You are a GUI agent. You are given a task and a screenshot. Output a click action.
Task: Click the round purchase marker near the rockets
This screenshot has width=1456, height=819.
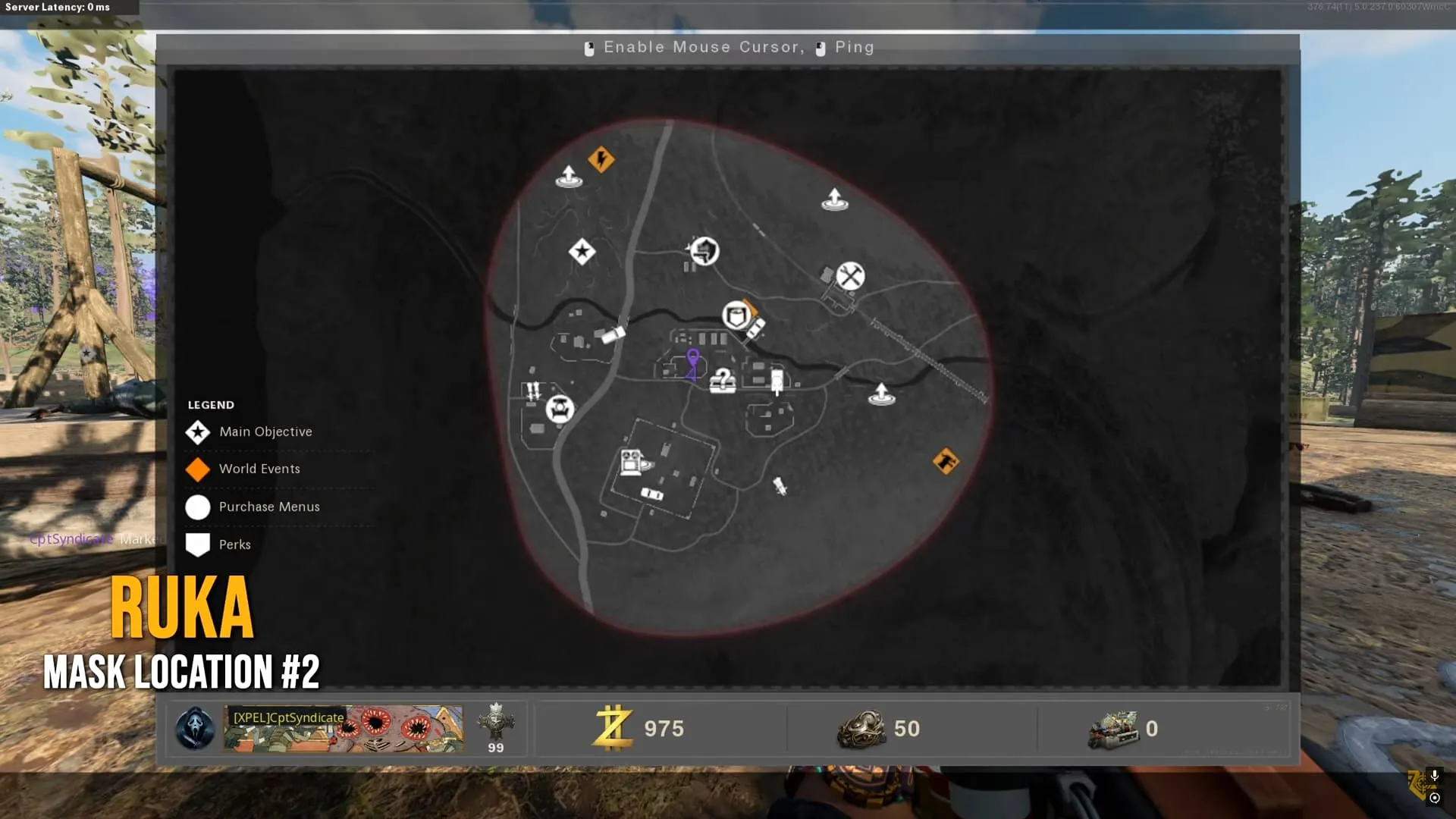[x=560, y=409]
